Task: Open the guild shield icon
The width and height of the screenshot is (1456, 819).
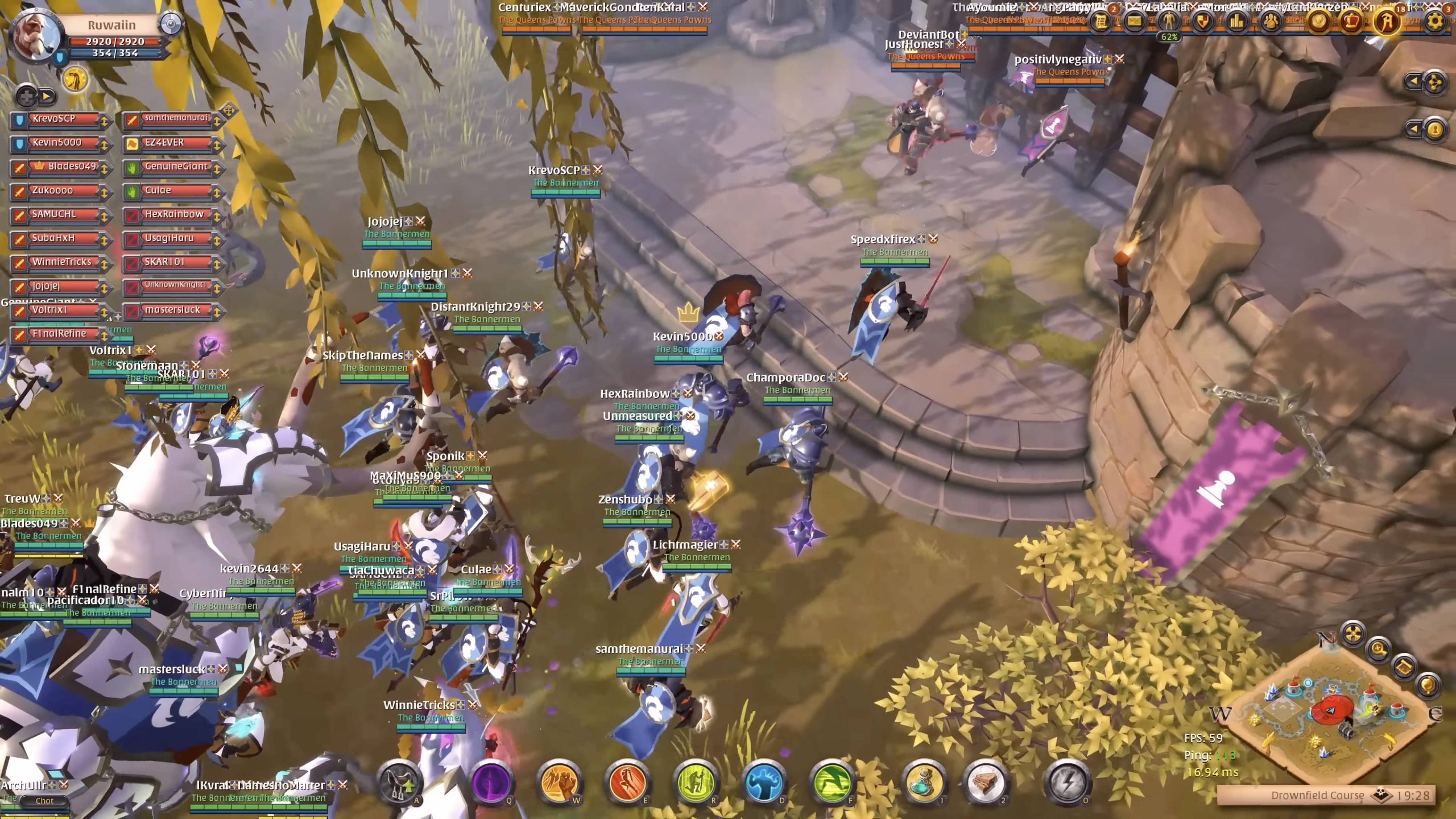Action: (x=1202, y=21)
